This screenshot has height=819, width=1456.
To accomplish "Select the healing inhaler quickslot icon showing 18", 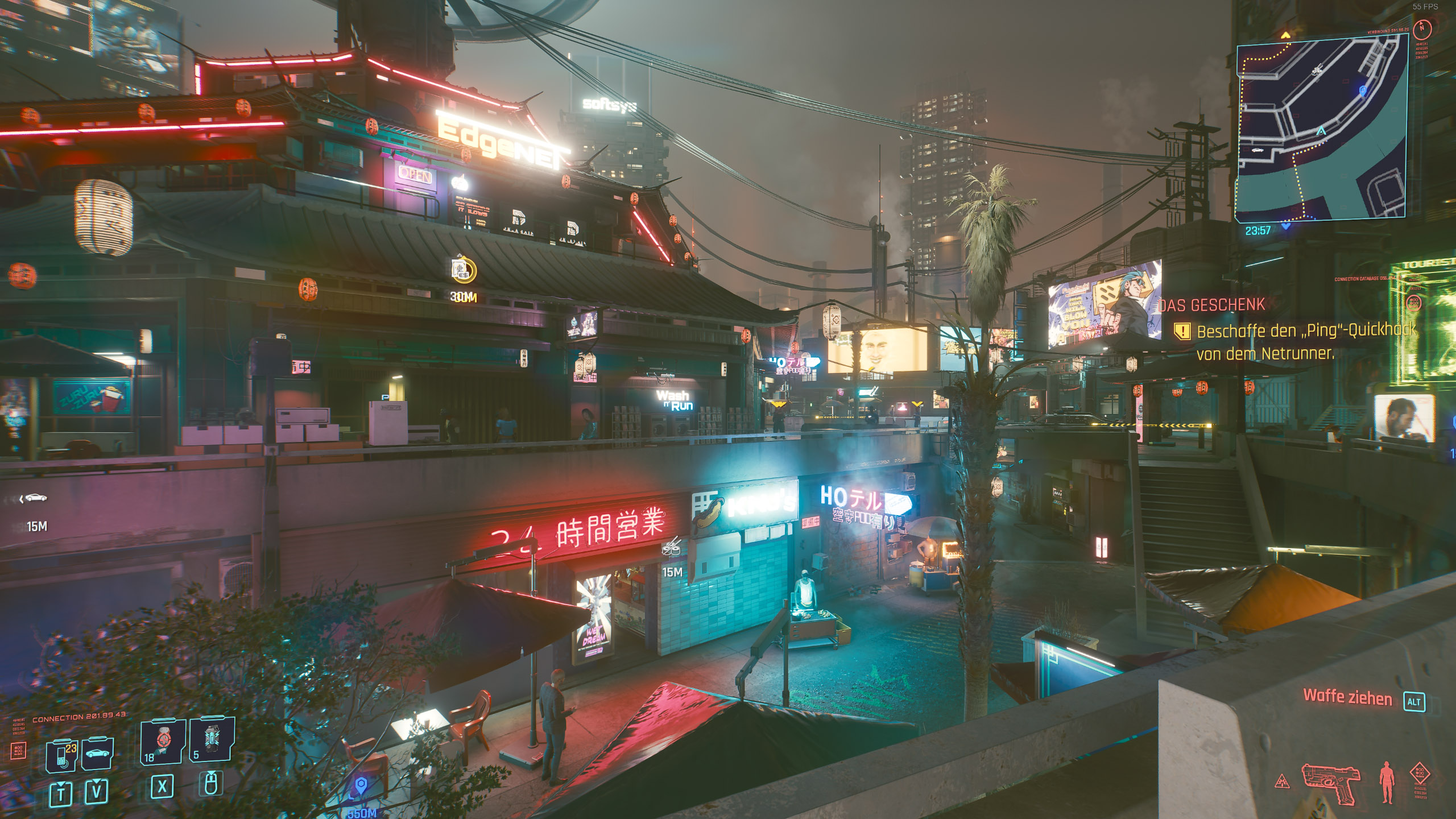I will (x=163, y=739).
